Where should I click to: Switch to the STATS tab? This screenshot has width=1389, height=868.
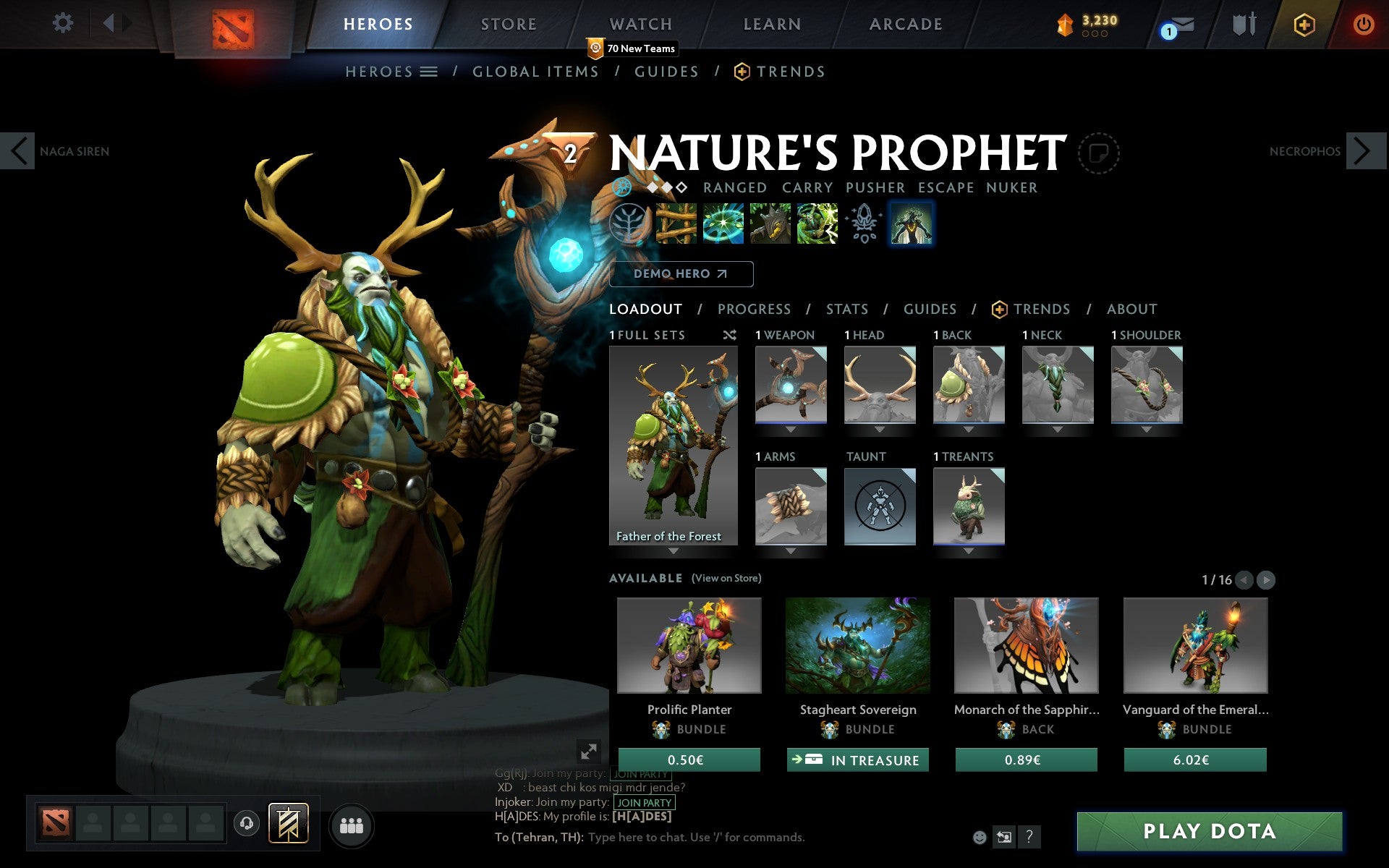click(846, 309)
